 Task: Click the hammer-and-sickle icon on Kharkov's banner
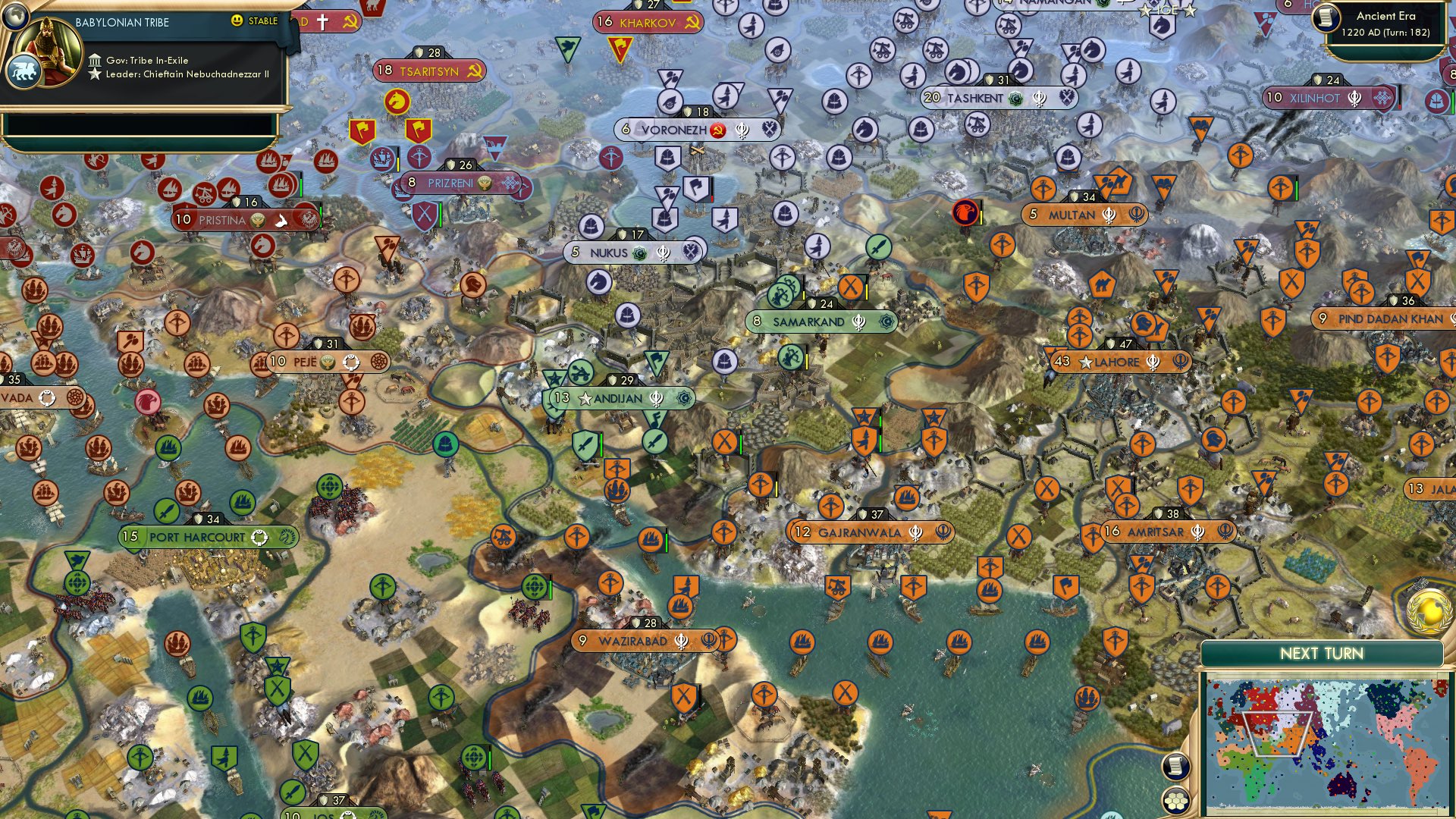click(692, 23)
